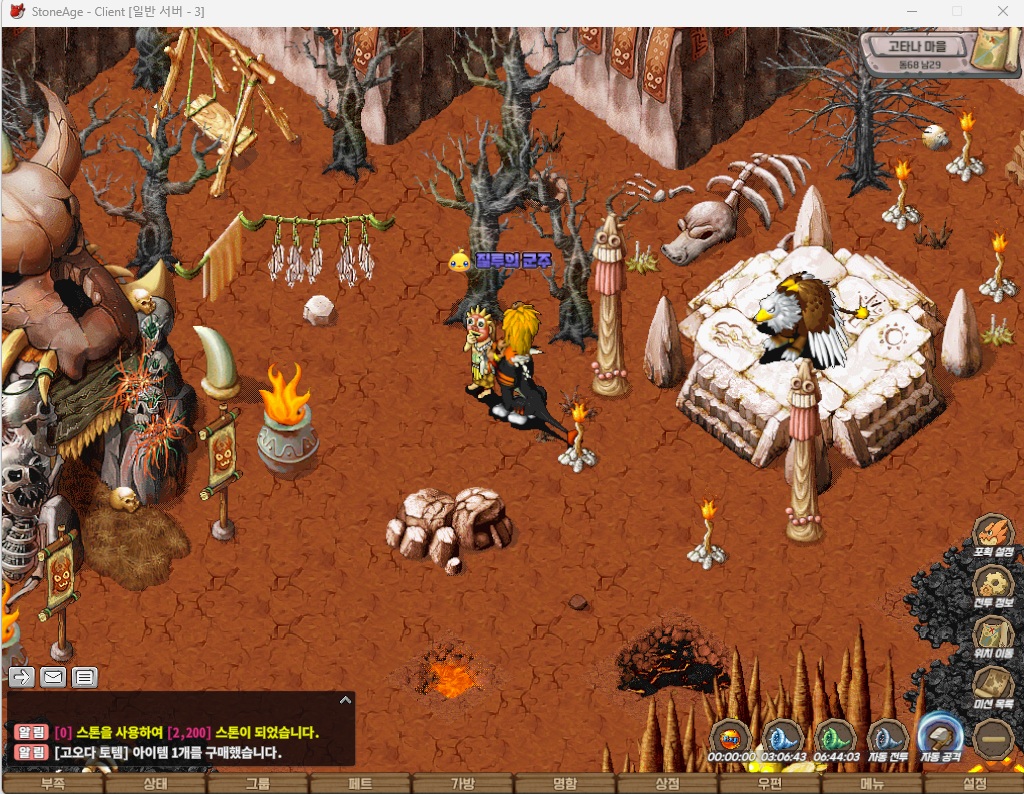Screen dimensions: 1024x794
Task: Open 포획 설정 capture settings icon
Action: [993, 535]
